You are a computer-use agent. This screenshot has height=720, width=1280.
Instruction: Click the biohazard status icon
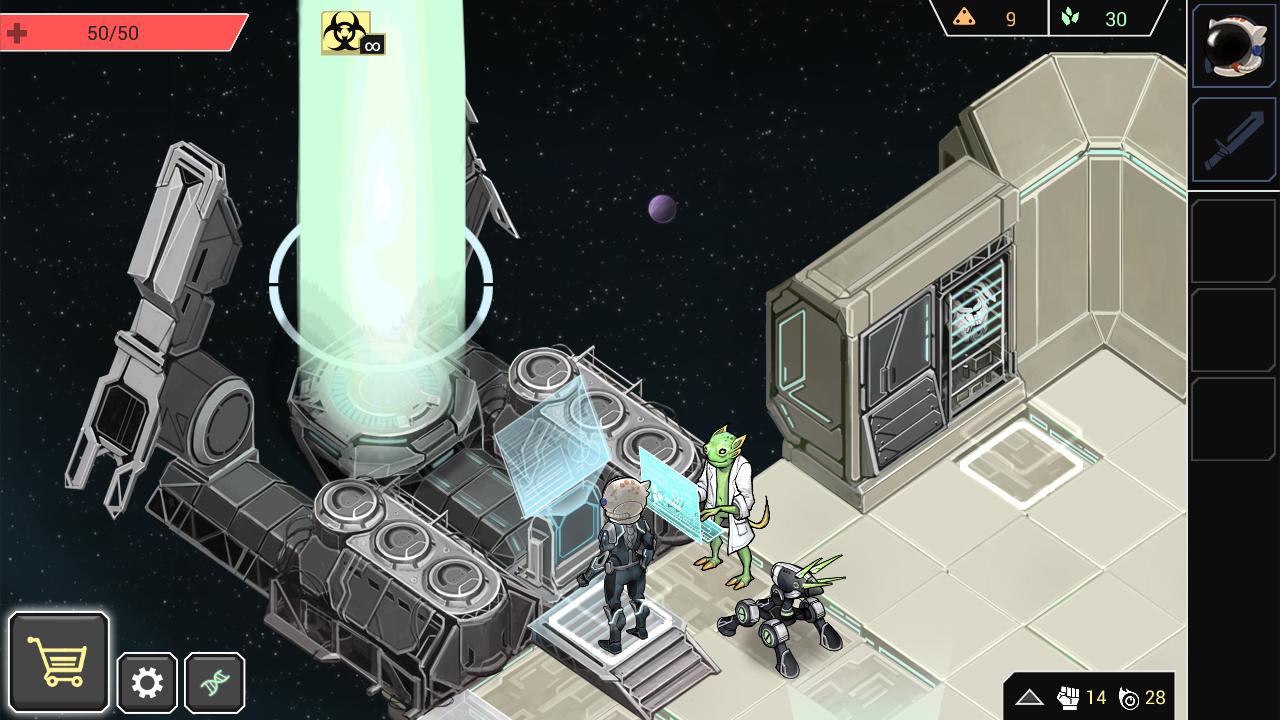(346, 32)
